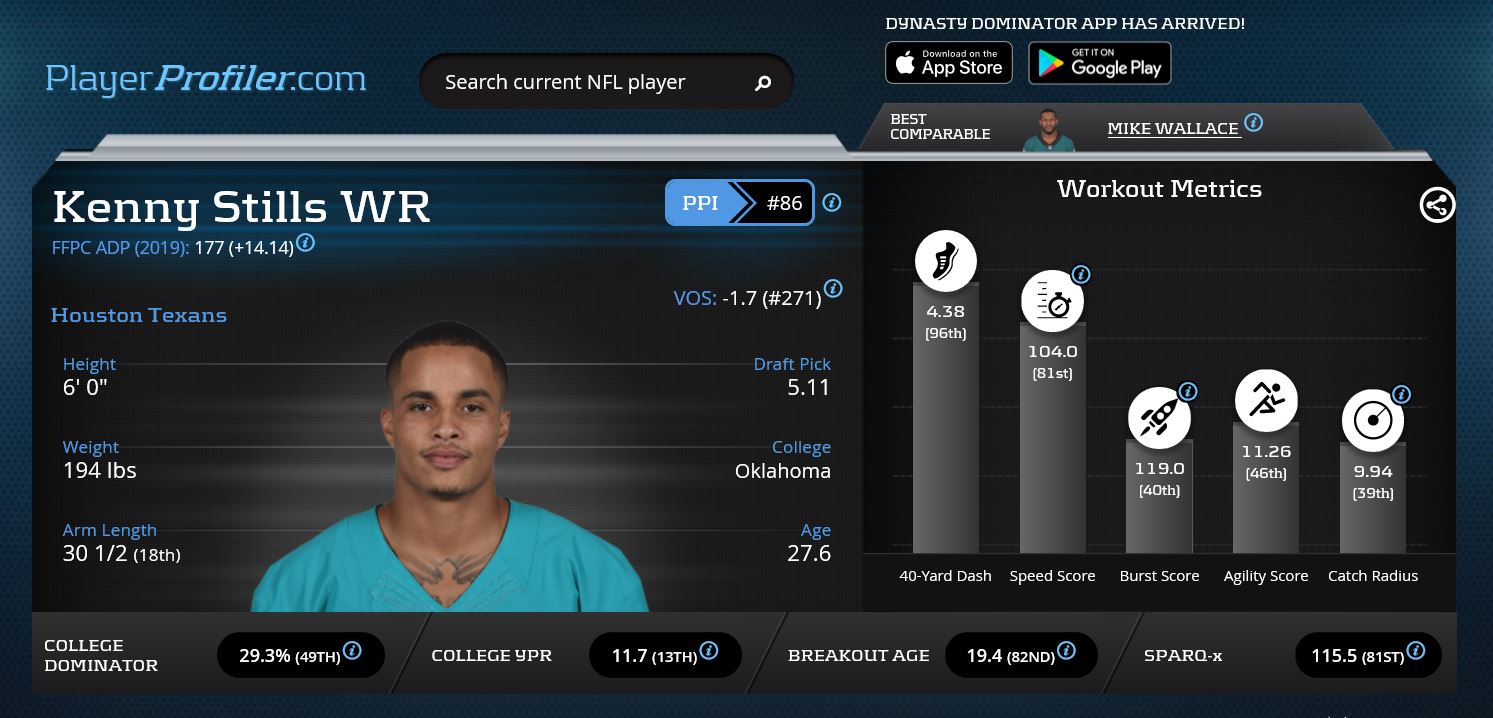1493x718 pixels.
Task: Open the App Store download badge
Action: pos(948,63)
